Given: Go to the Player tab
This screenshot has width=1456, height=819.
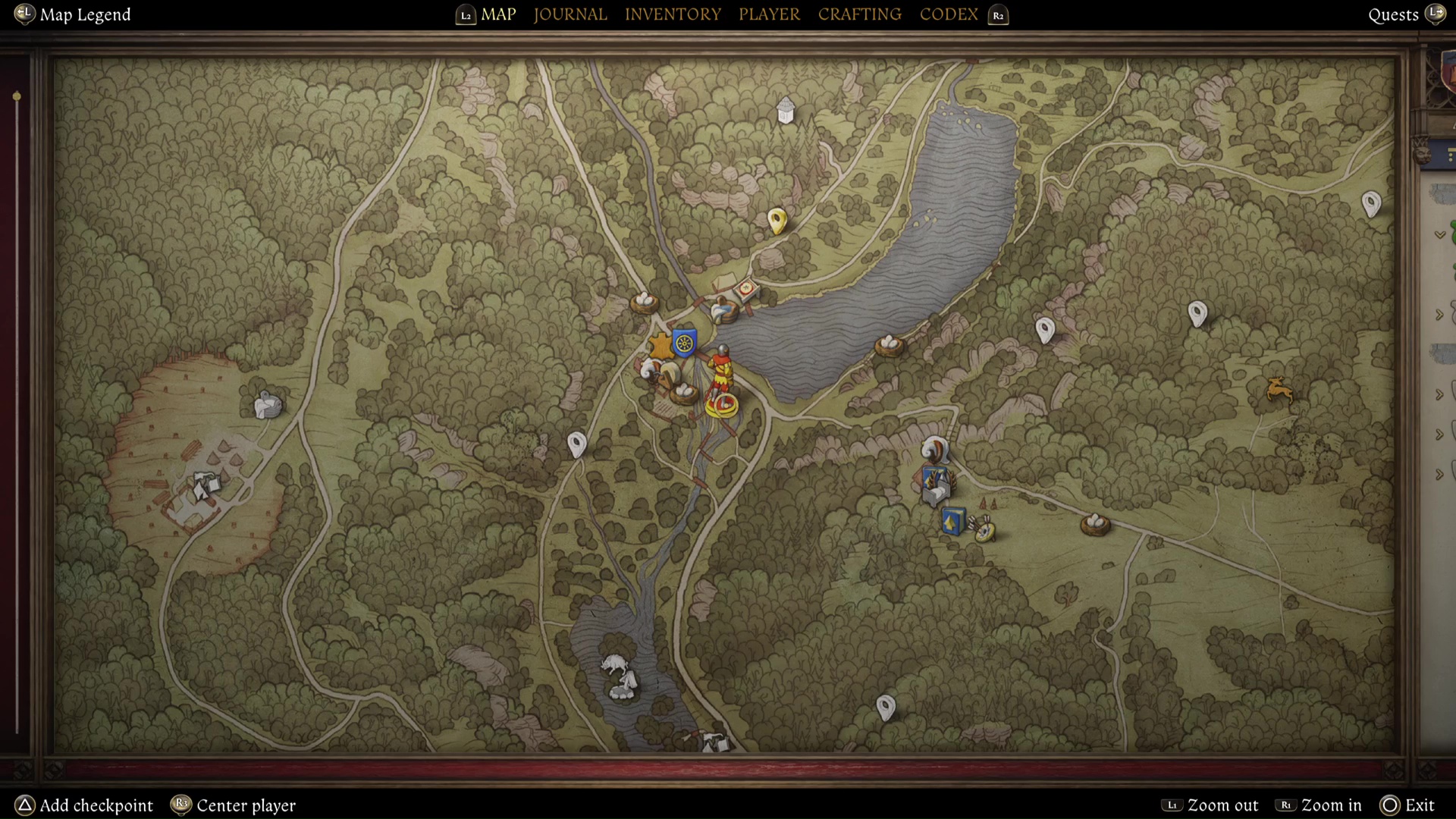Looking at the screenshot, I should tap(769, 14).
